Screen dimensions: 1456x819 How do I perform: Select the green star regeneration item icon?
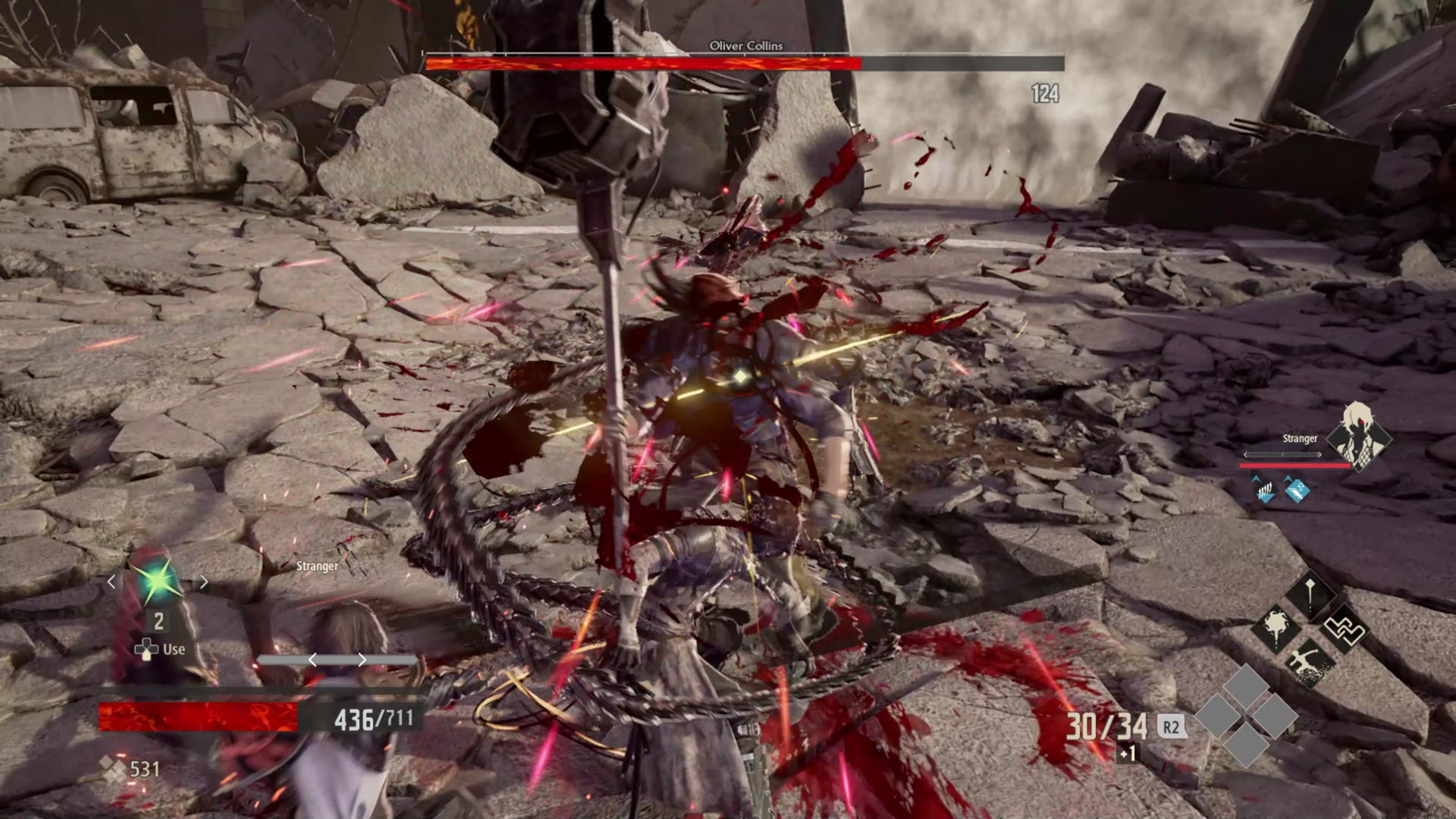(158, 582)
